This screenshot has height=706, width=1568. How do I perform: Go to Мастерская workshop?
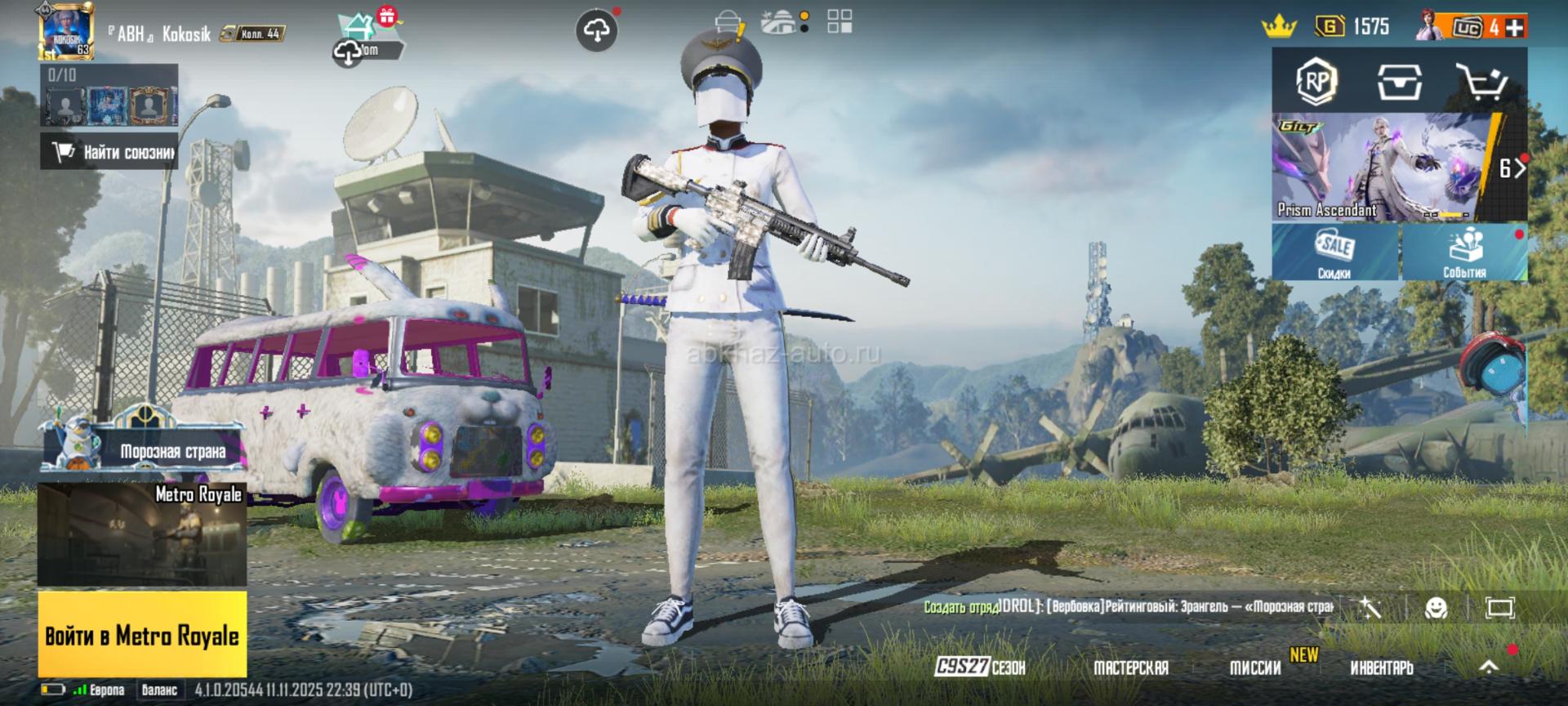click(1131, 668)
